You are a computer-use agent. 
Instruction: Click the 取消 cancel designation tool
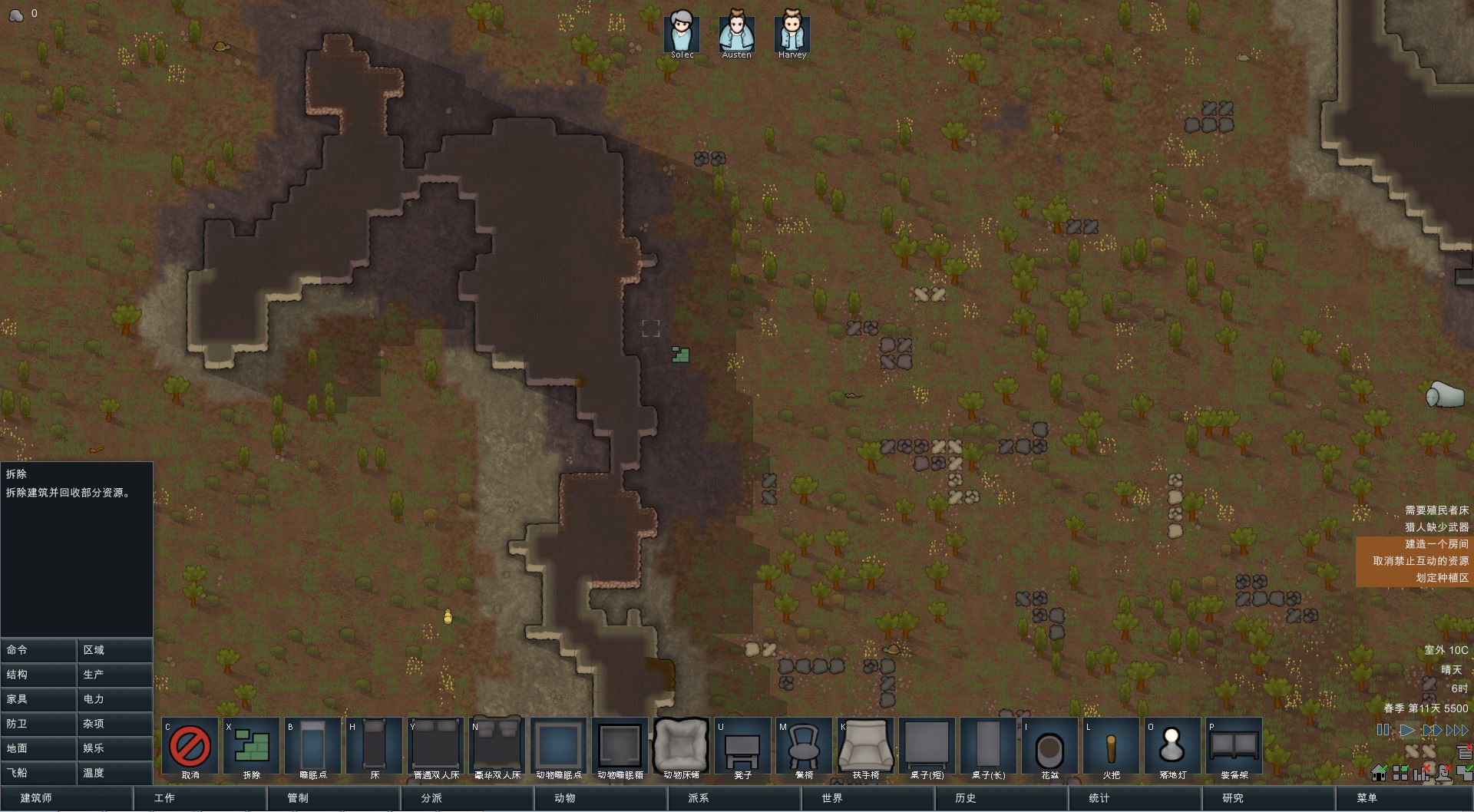tap(190, 745)
